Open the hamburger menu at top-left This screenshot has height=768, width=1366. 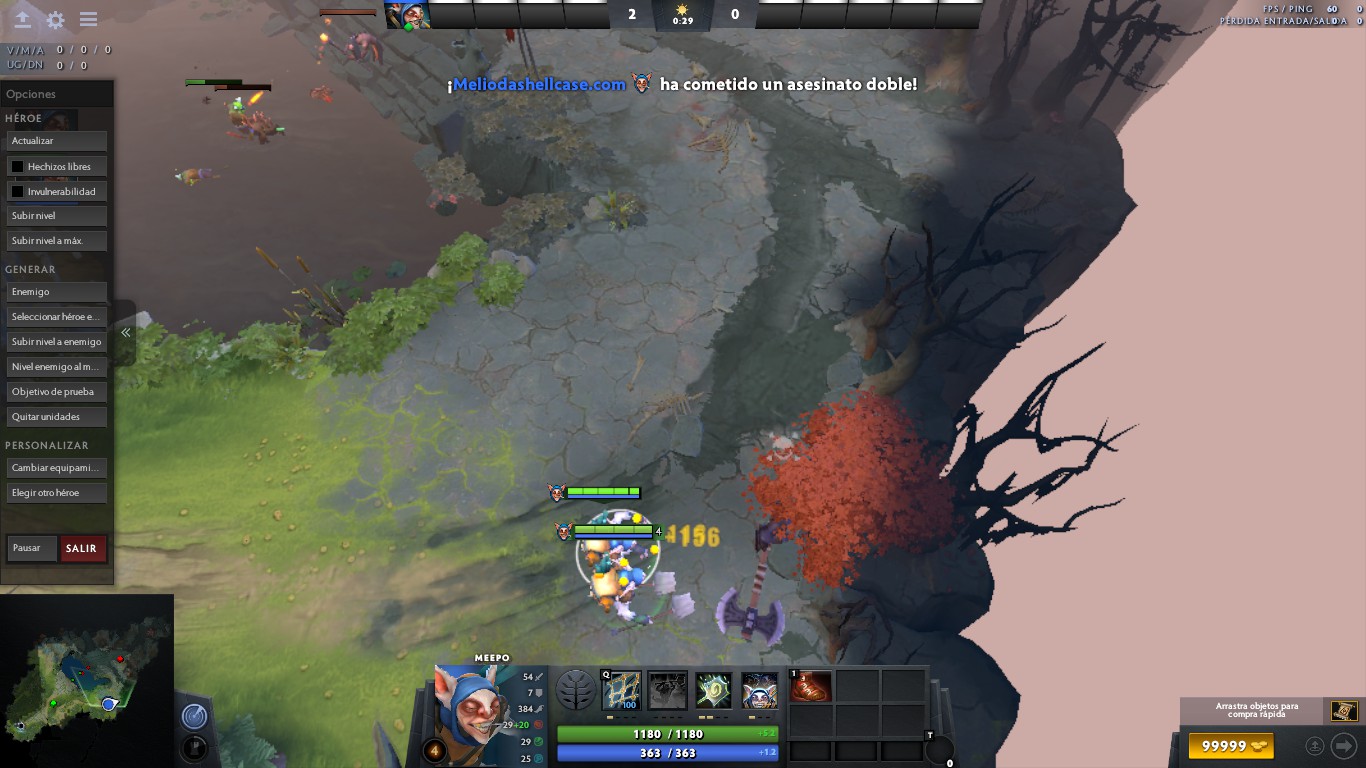(x=88, y=20)
